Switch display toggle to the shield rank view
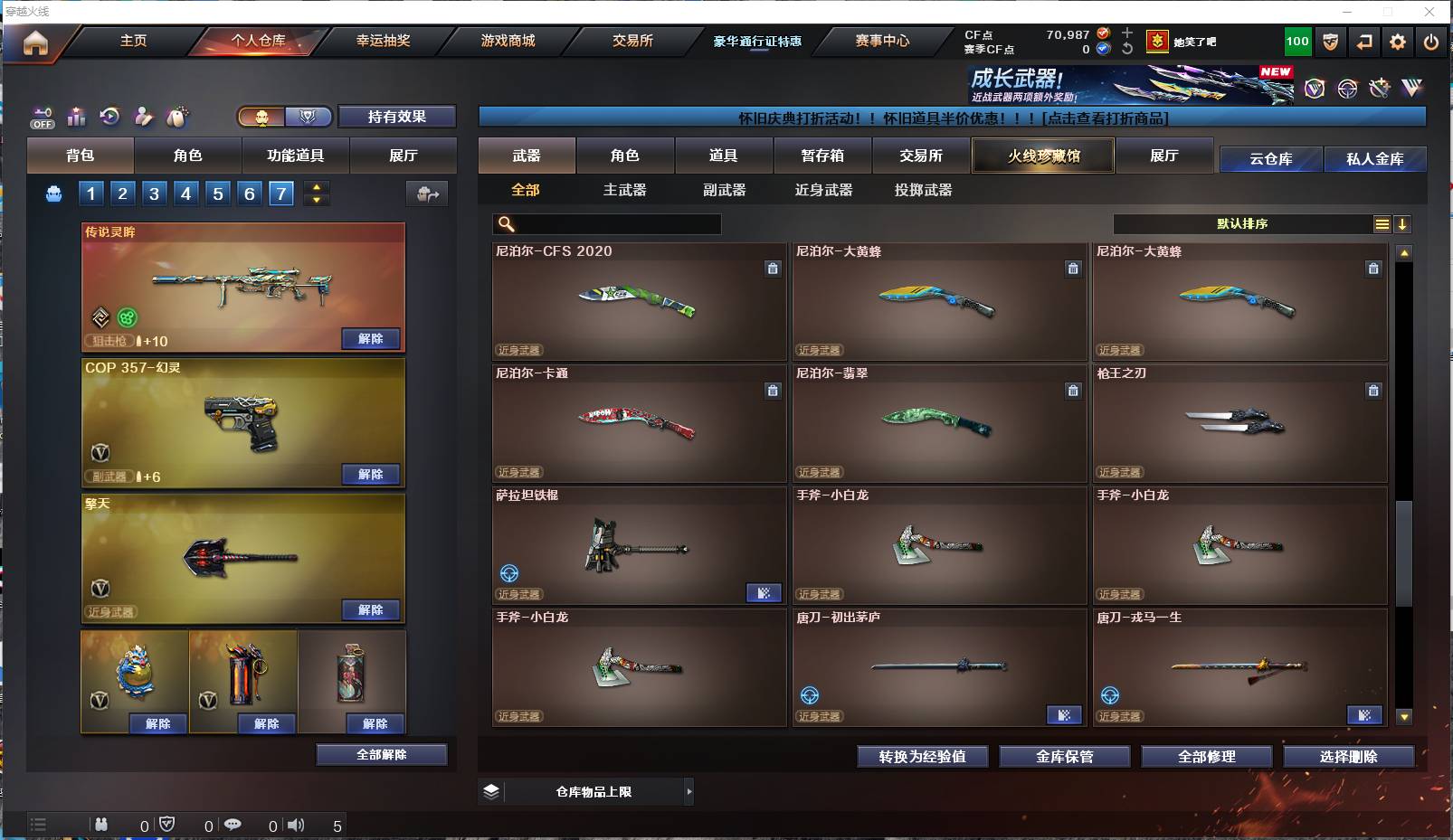Screen dimensions: 1453x840 coord(309,117)
